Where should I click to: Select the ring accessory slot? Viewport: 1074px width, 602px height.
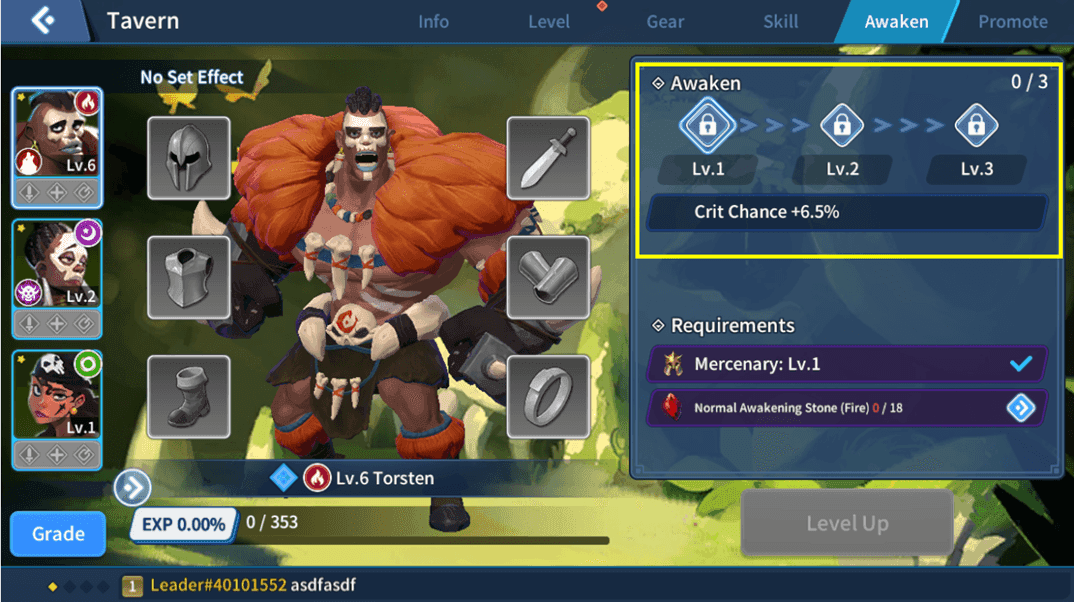pos(547,397)
